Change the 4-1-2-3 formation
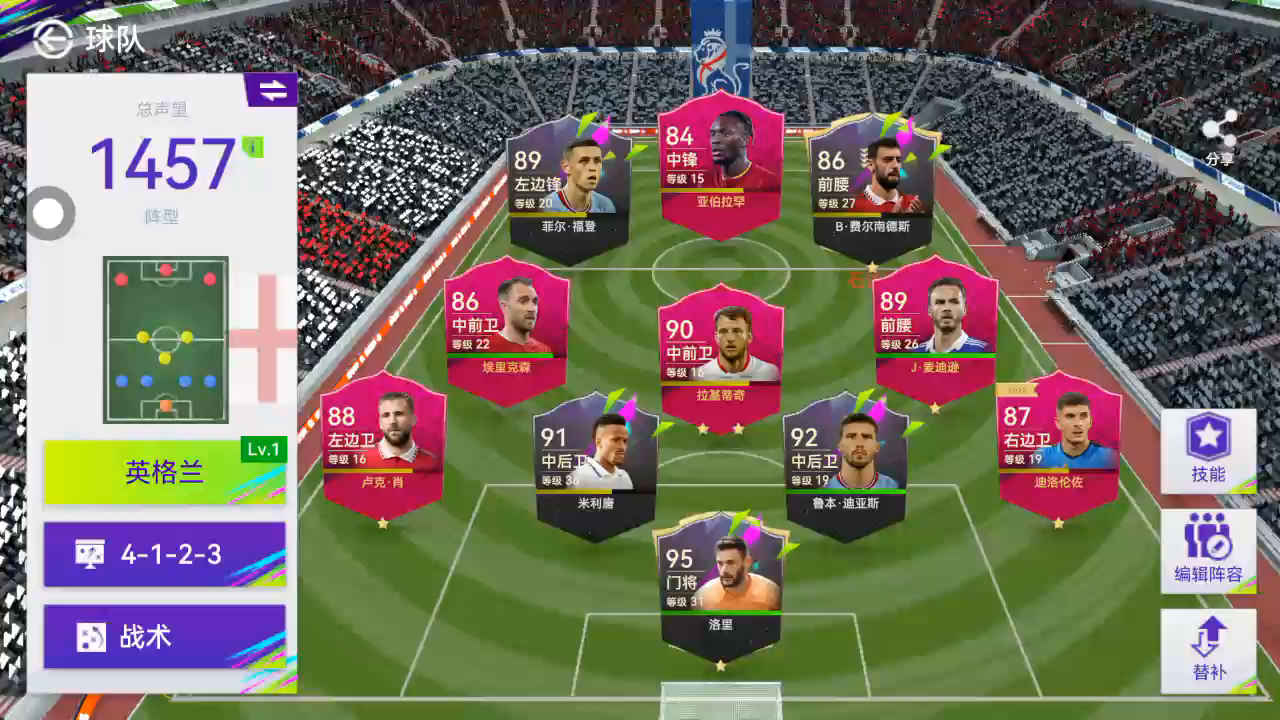1280x720 pixels. tap(165, 554)
